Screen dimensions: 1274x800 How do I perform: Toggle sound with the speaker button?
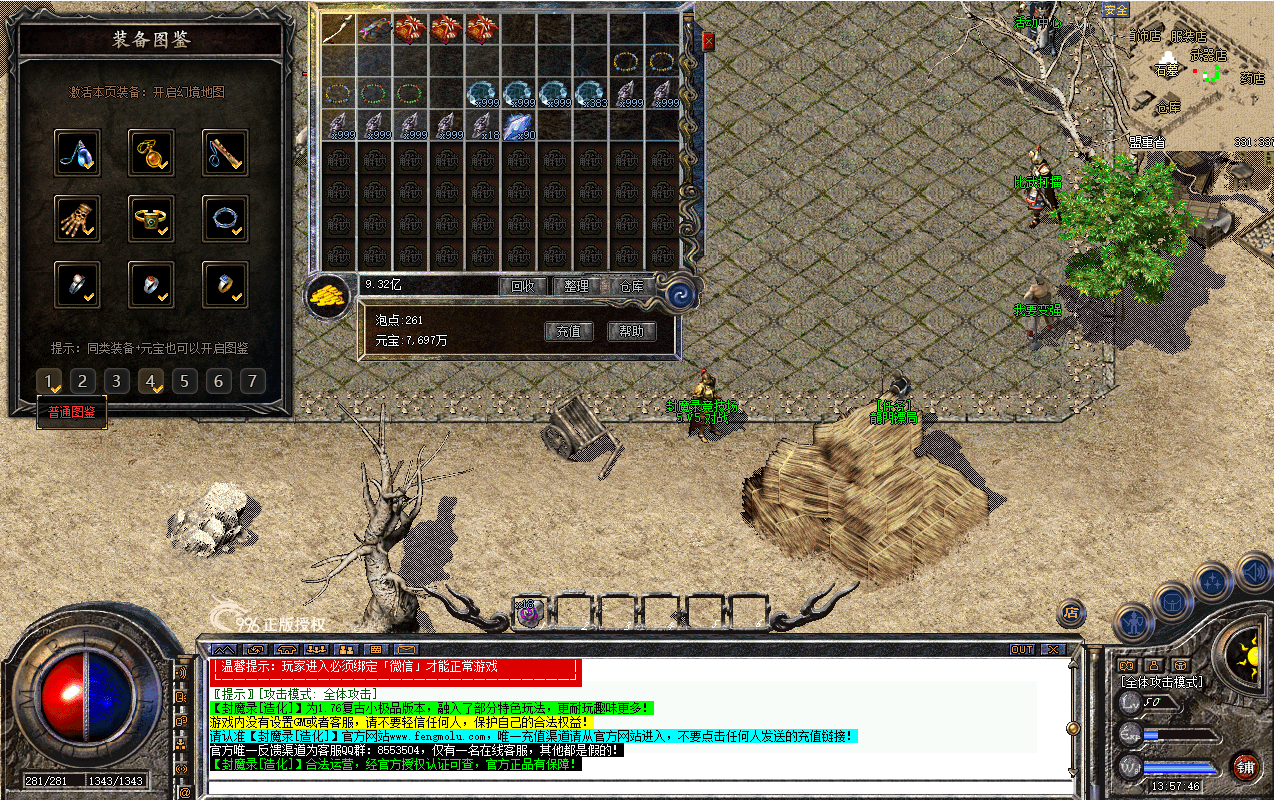pos(1254,573)
